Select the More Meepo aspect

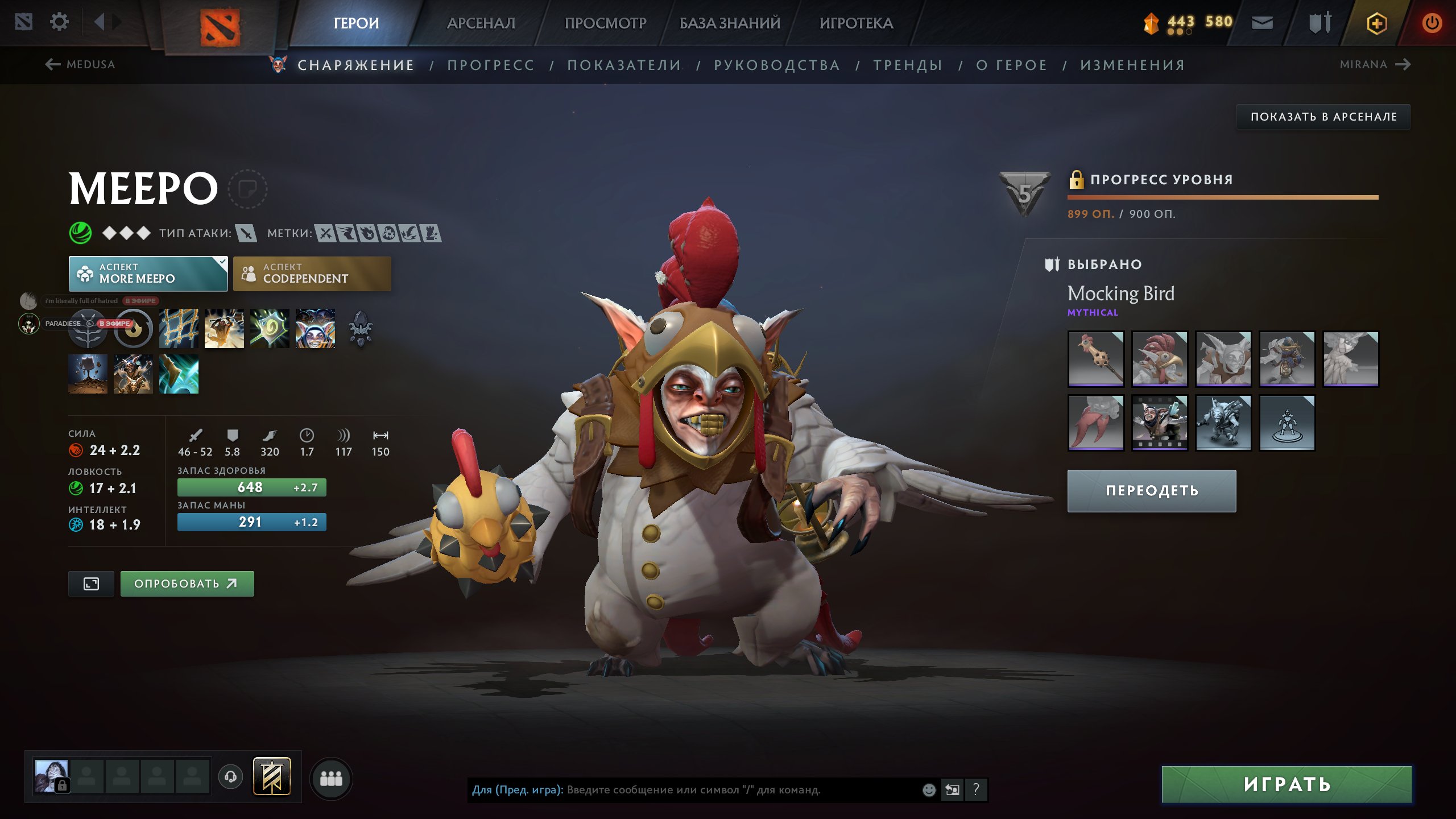coord(148,274)
